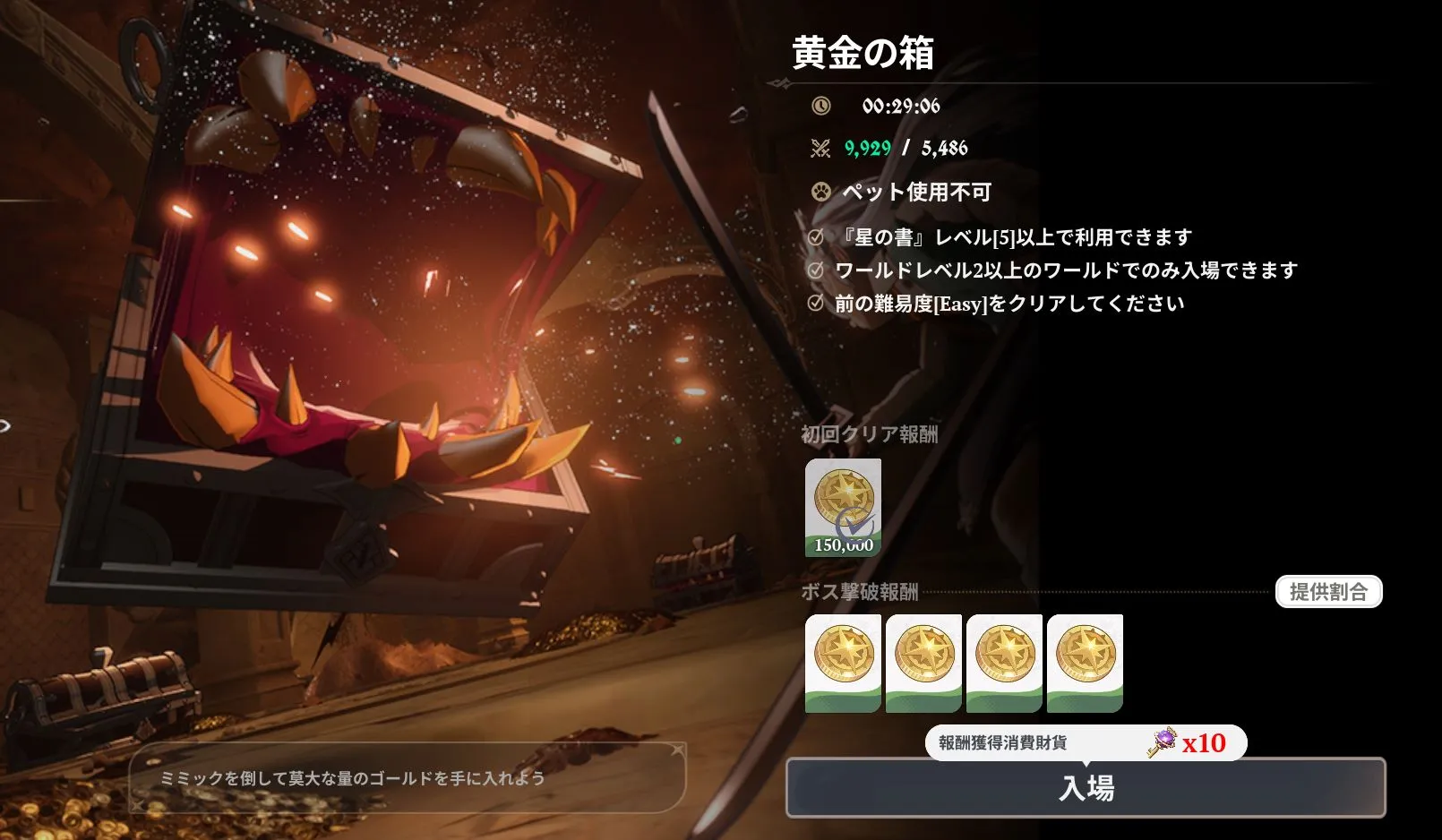Click the checkmark beside the Easy difficulty clear requirement
Viewport: 1442px width, 840px height.
pos(815,303)
